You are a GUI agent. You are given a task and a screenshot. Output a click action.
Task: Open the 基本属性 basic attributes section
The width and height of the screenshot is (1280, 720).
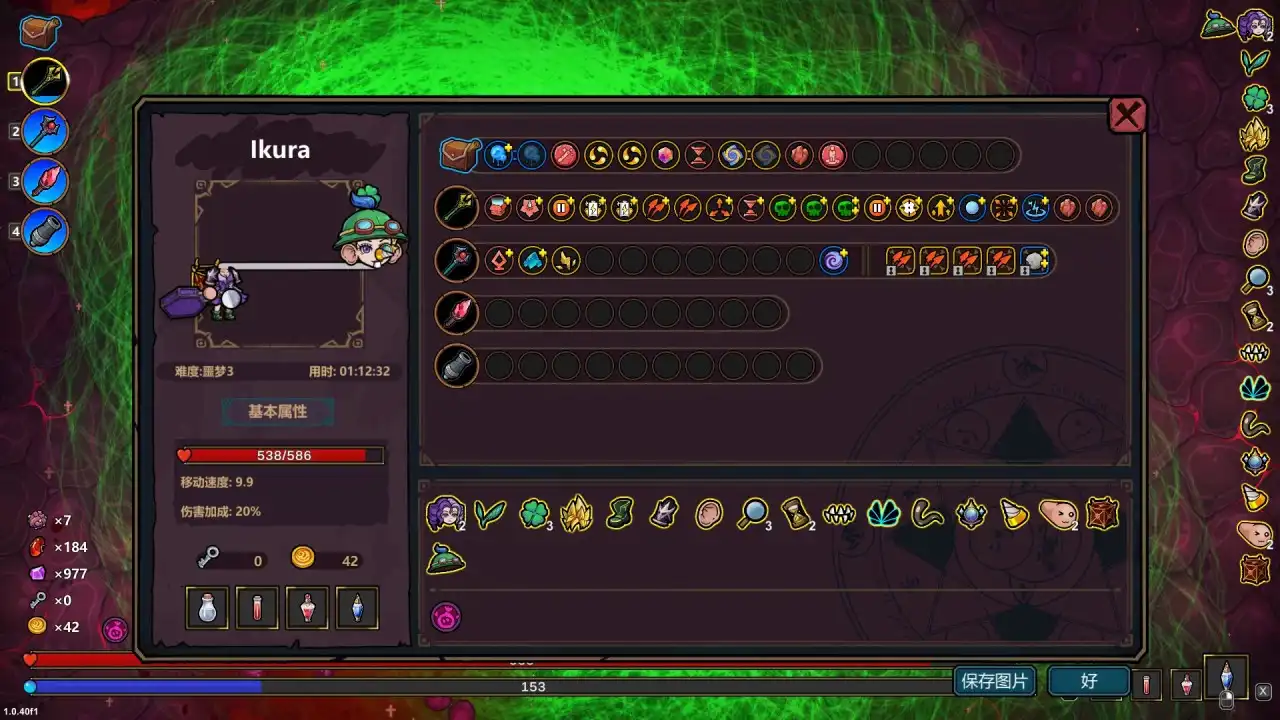coord(277,411)
